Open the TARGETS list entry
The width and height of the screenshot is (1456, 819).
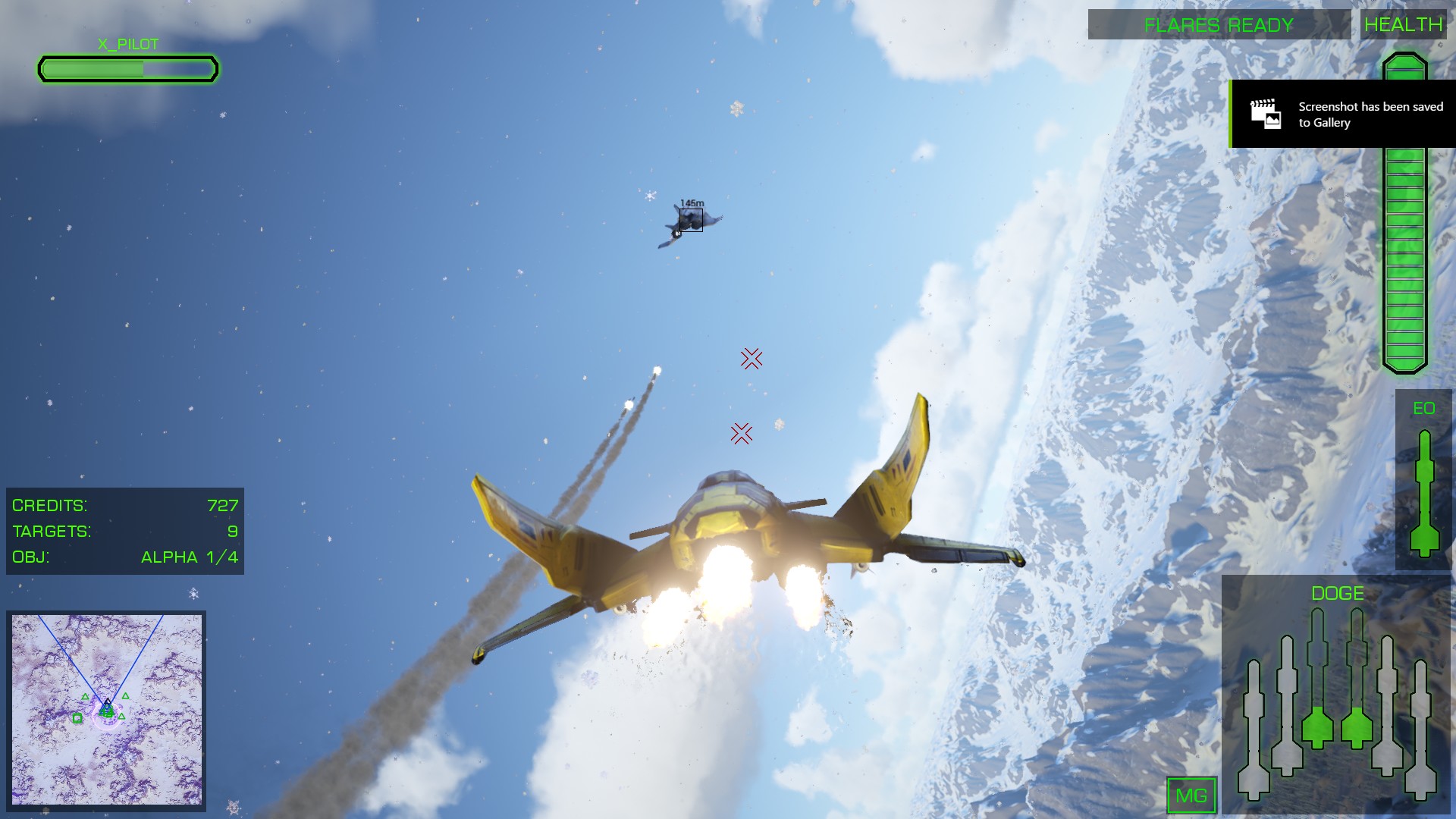tap(125, 531)
